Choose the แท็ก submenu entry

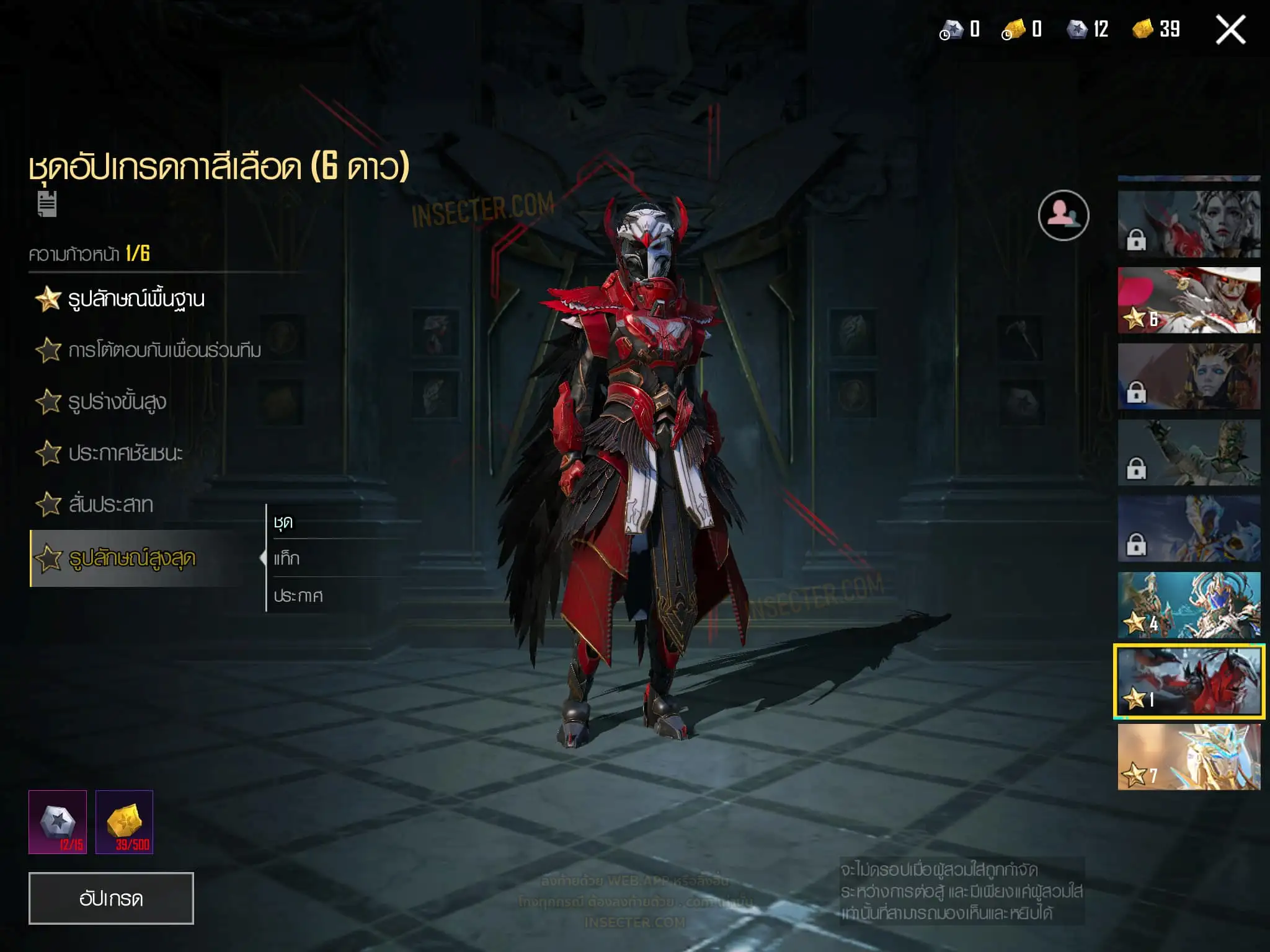[286, 559]
